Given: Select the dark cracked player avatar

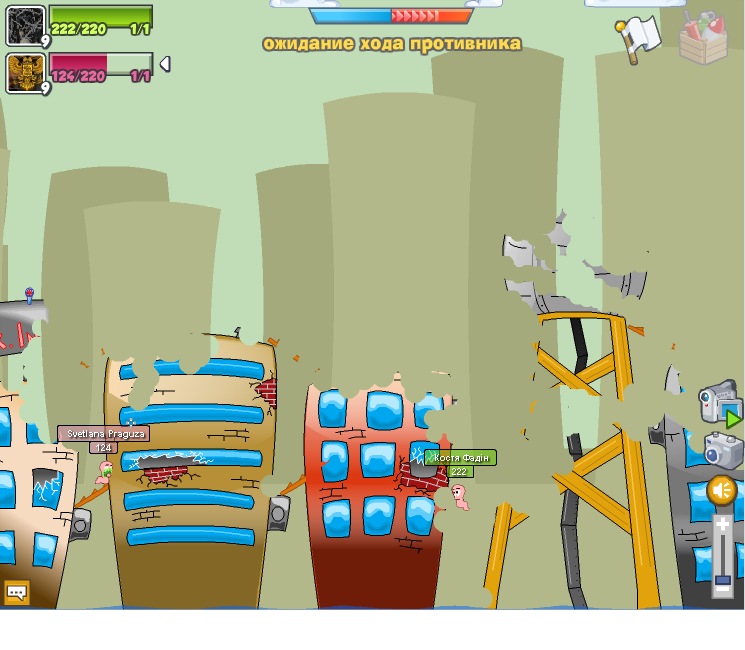Looking at the screenshot, I should pos(25,25).
